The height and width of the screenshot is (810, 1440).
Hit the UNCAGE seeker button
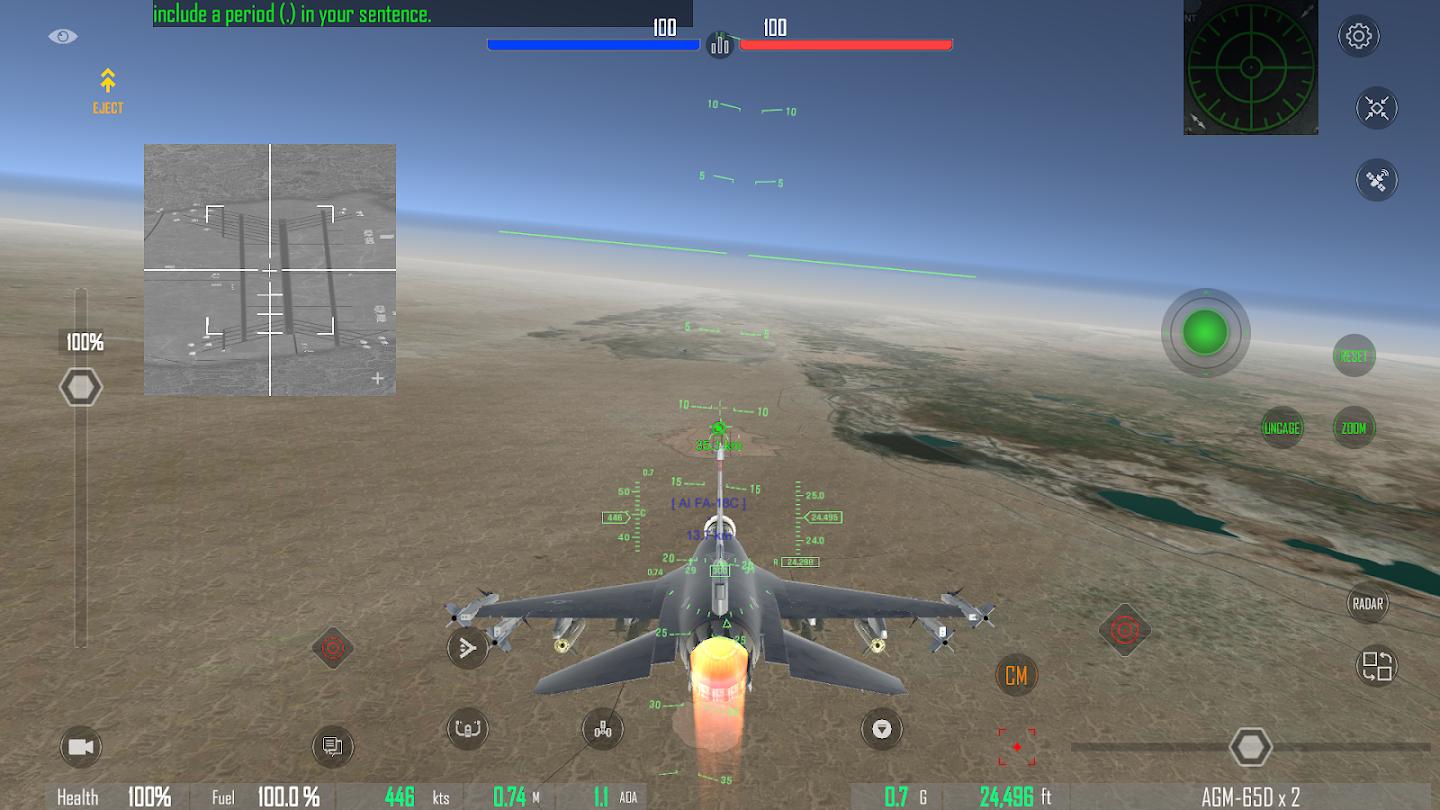tap(1282, 428)
